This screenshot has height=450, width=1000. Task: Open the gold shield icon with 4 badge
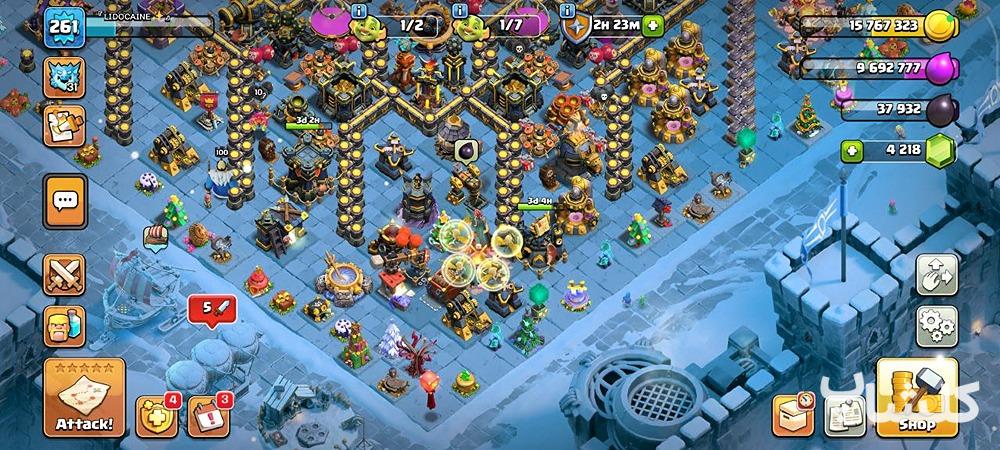coord(156,414)
